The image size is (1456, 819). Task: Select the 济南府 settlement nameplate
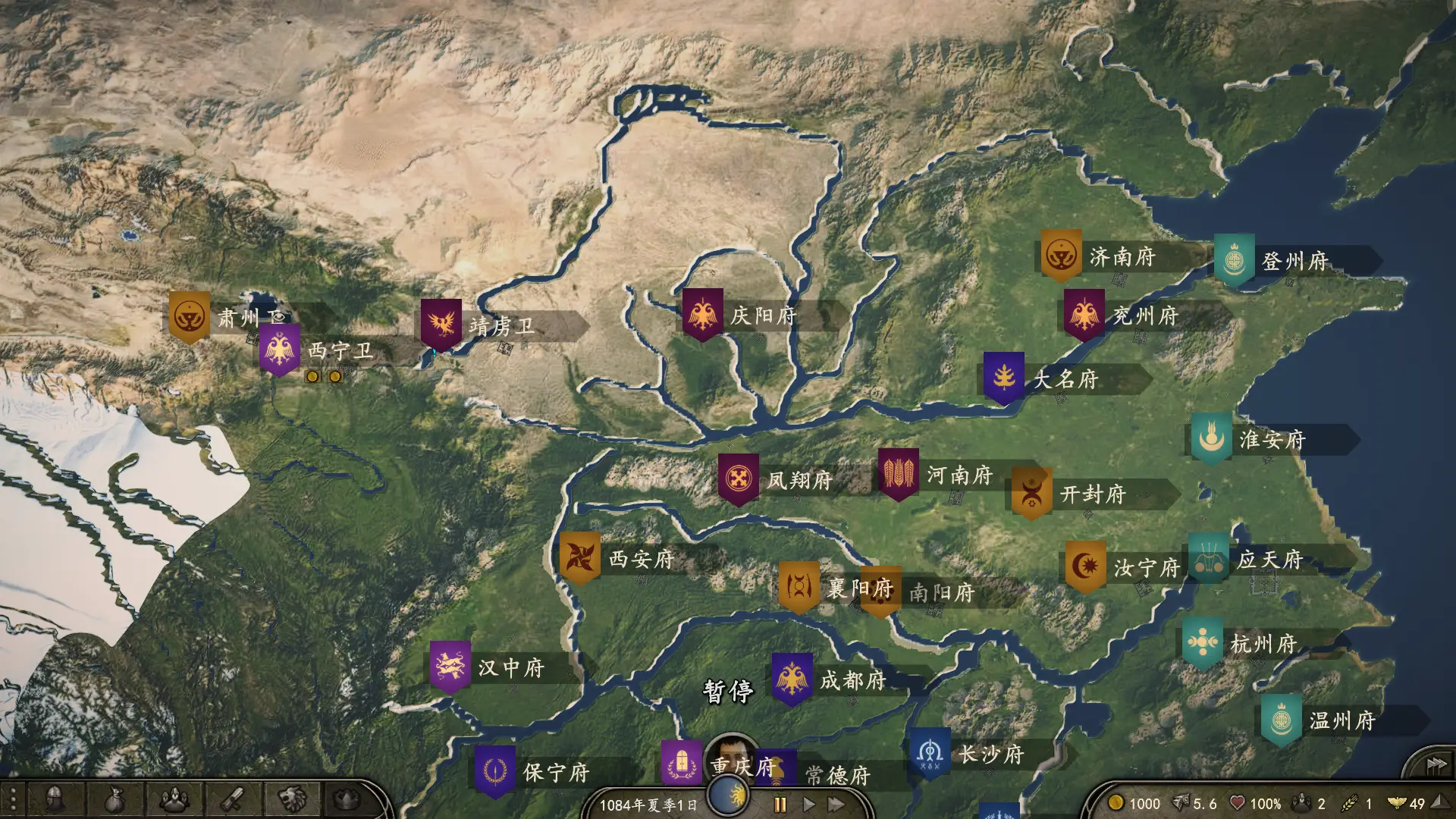click(1122, 257)
